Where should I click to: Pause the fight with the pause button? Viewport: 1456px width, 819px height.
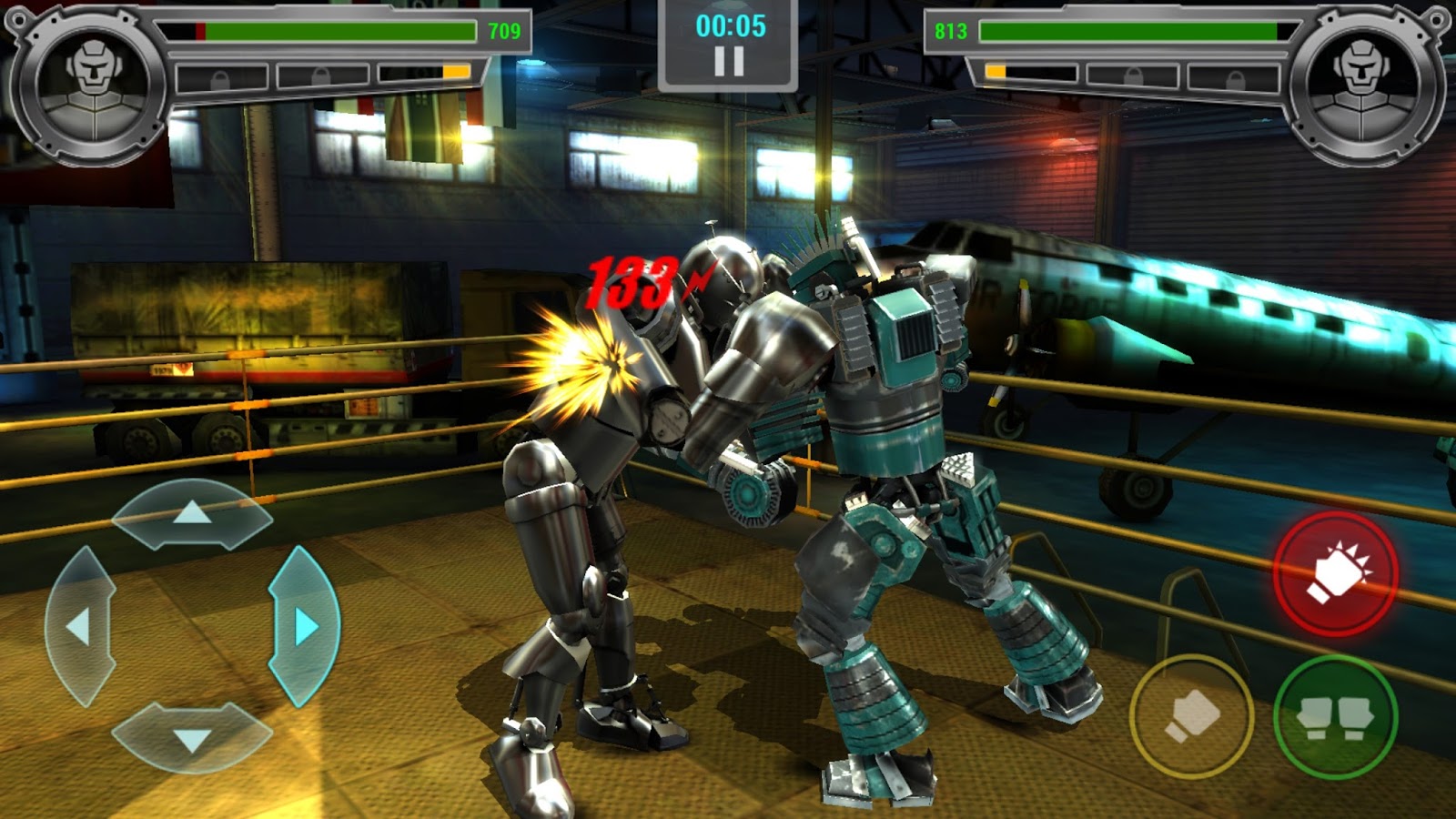click(x=728, y=61)
